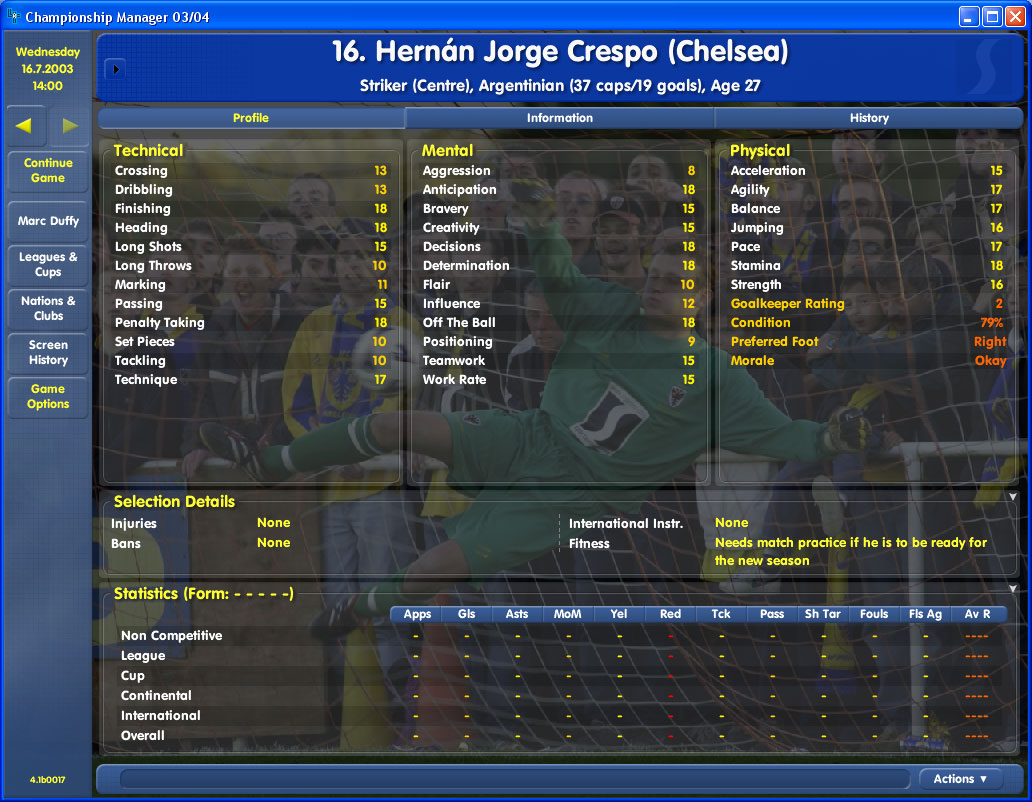Select the Profile tab
This screenshot has width=1032, height=802.
tap(250, 118)
